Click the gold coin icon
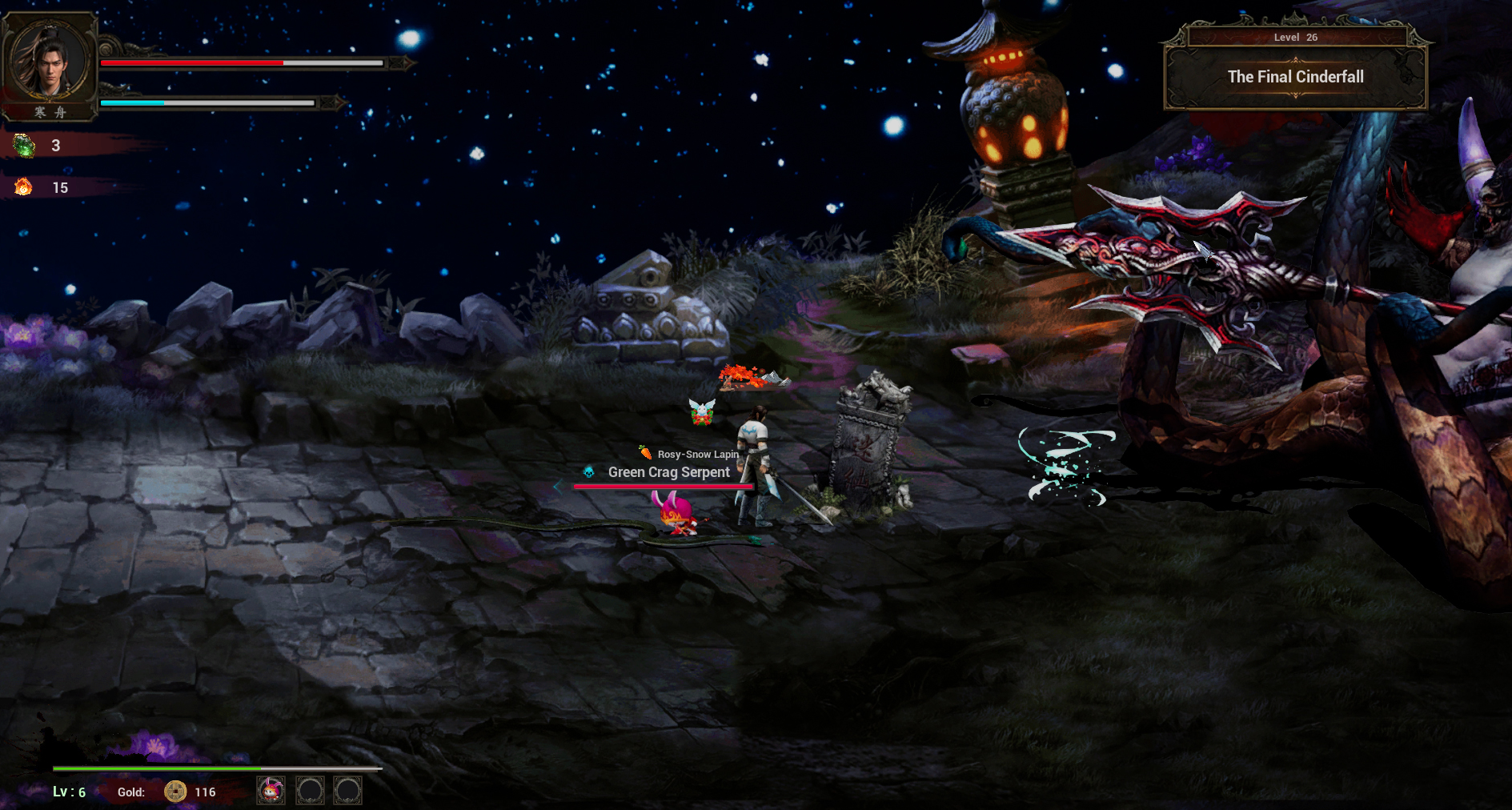The image size is (1512, 810). tap(175, 792)
